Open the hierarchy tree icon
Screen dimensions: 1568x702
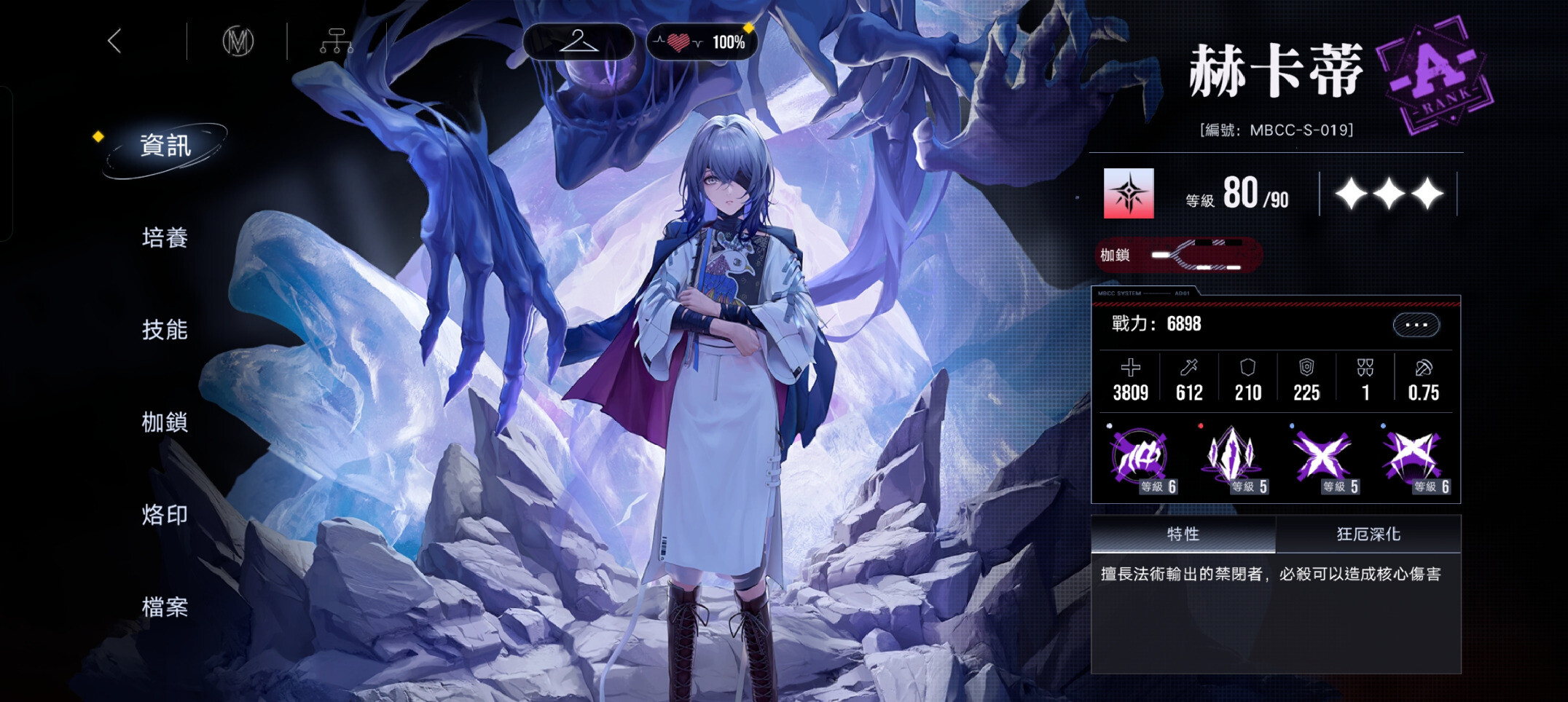(x=336, y=42)
